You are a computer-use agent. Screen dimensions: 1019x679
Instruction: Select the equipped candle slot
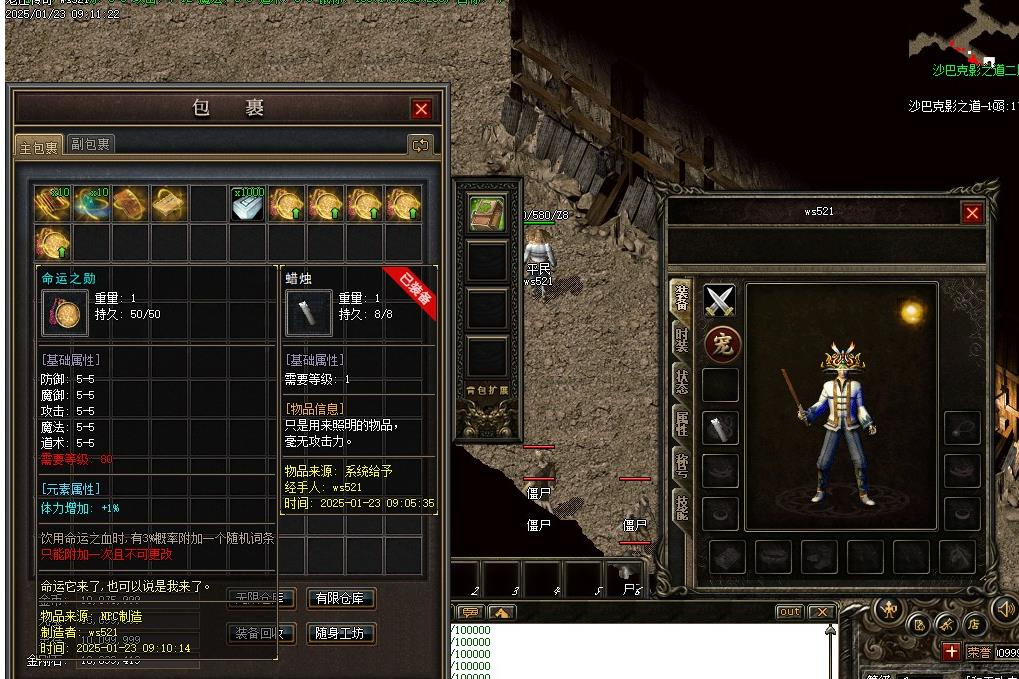pos(721,427)
